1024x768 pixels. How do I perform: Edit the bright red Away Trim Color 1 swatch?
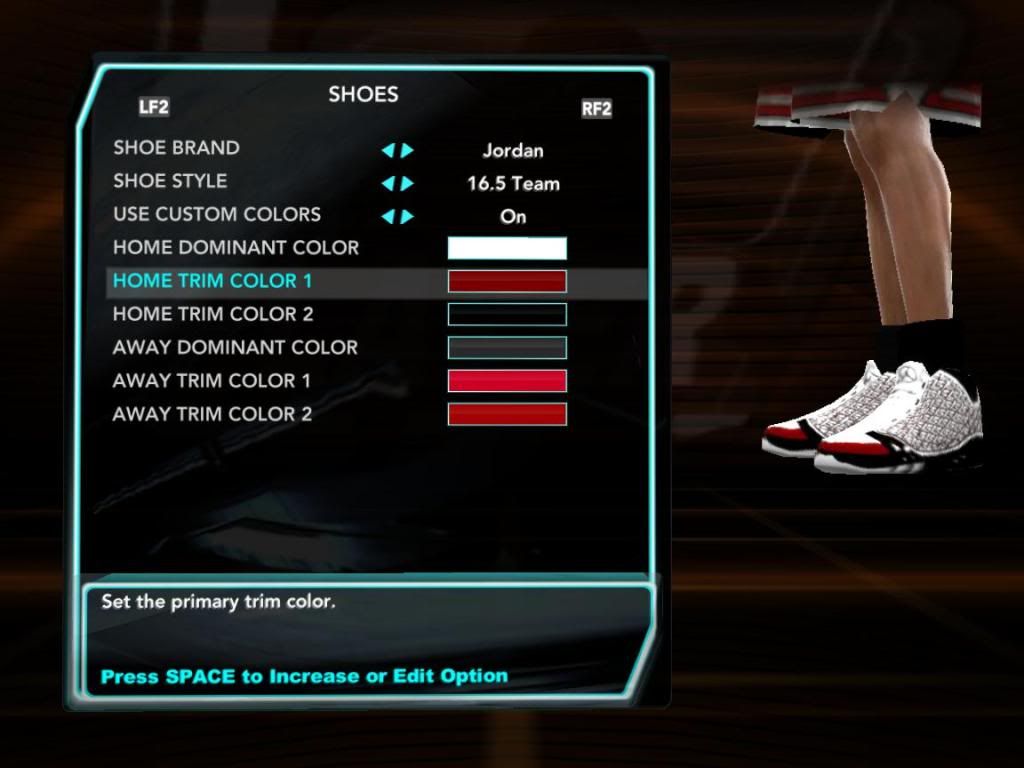tap(507, 381)
